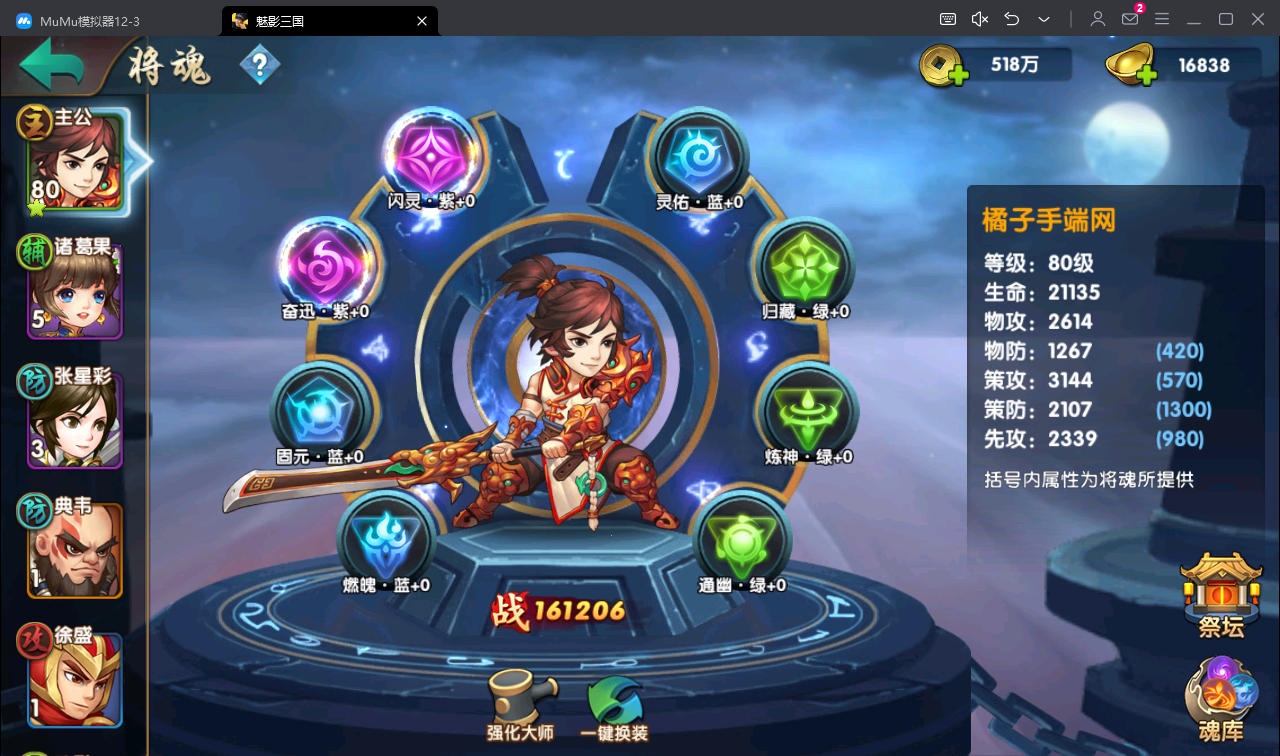Open the 灵佑 blue soul slot
The height and width of the screenshot is (756, 1280).
click(699, 155)
